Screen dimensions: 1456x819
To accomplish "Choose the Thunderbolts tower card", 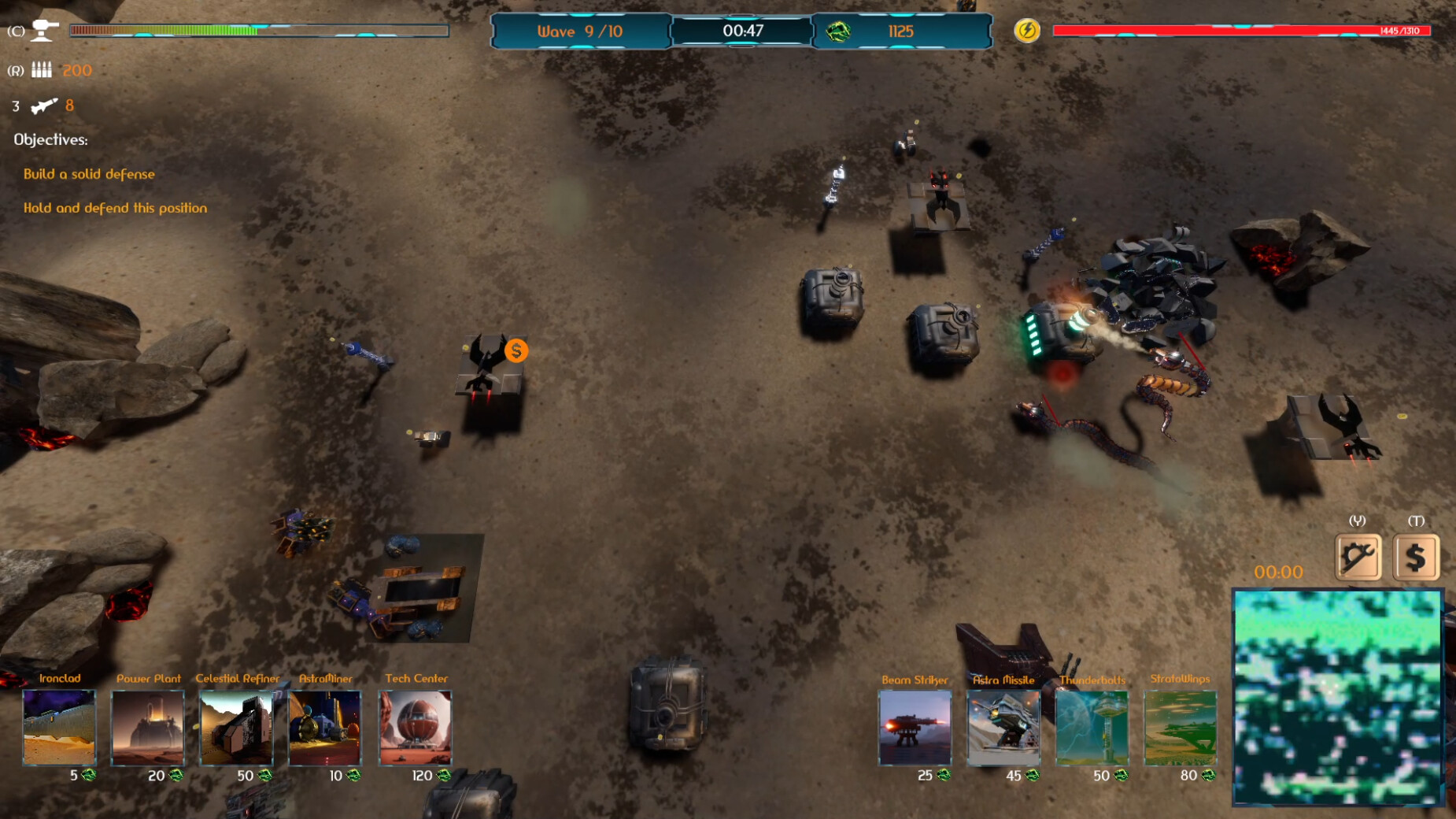I will click(x=1092, y=727).
